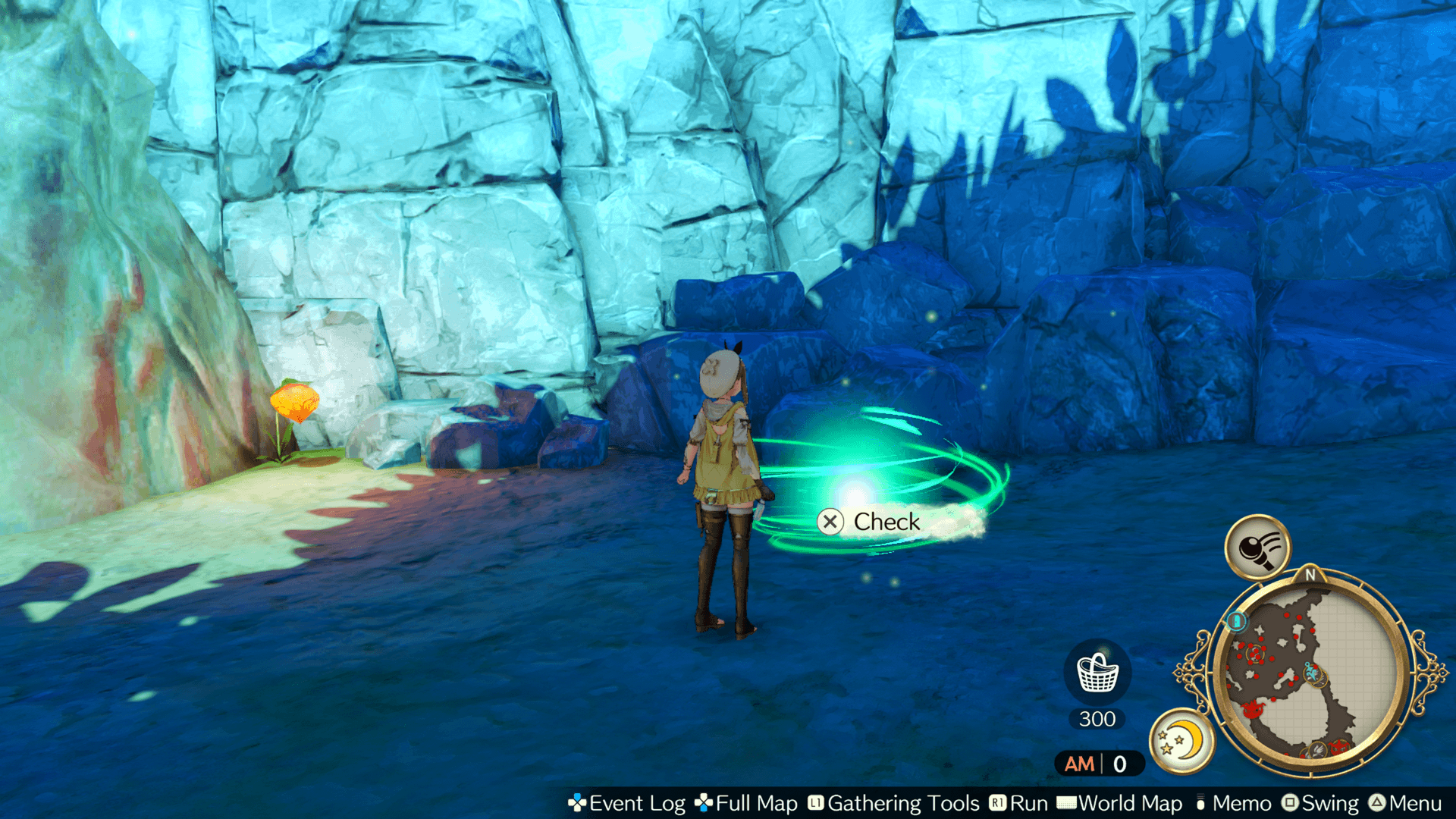Image resolution: width=1456 pixels, height=819 pixels.
Task: Open the basket inventory icon
Action: pos(1097,672)
